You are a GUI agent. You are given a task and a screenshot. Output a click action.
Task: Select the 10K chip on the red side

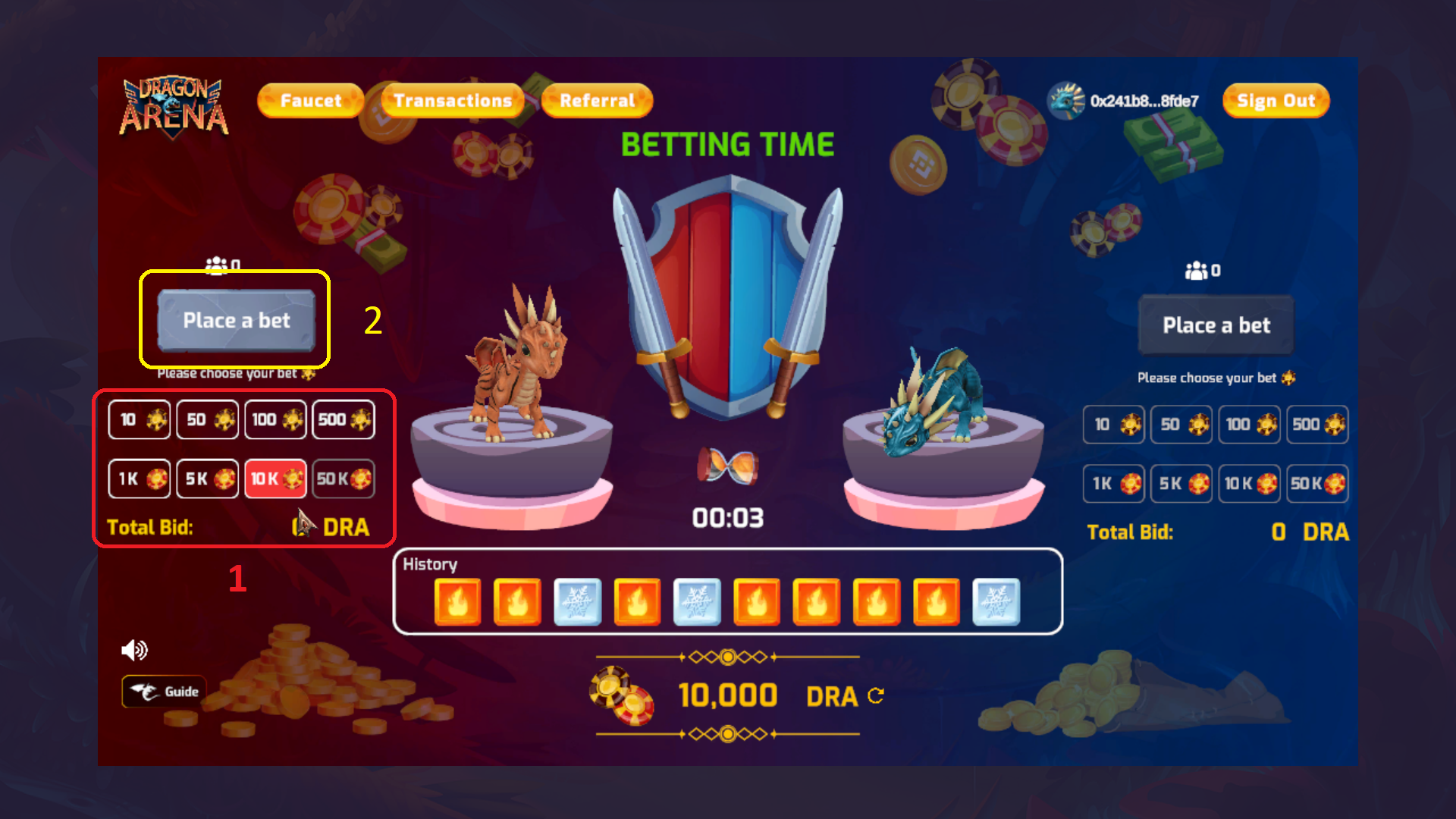[275, 479]
